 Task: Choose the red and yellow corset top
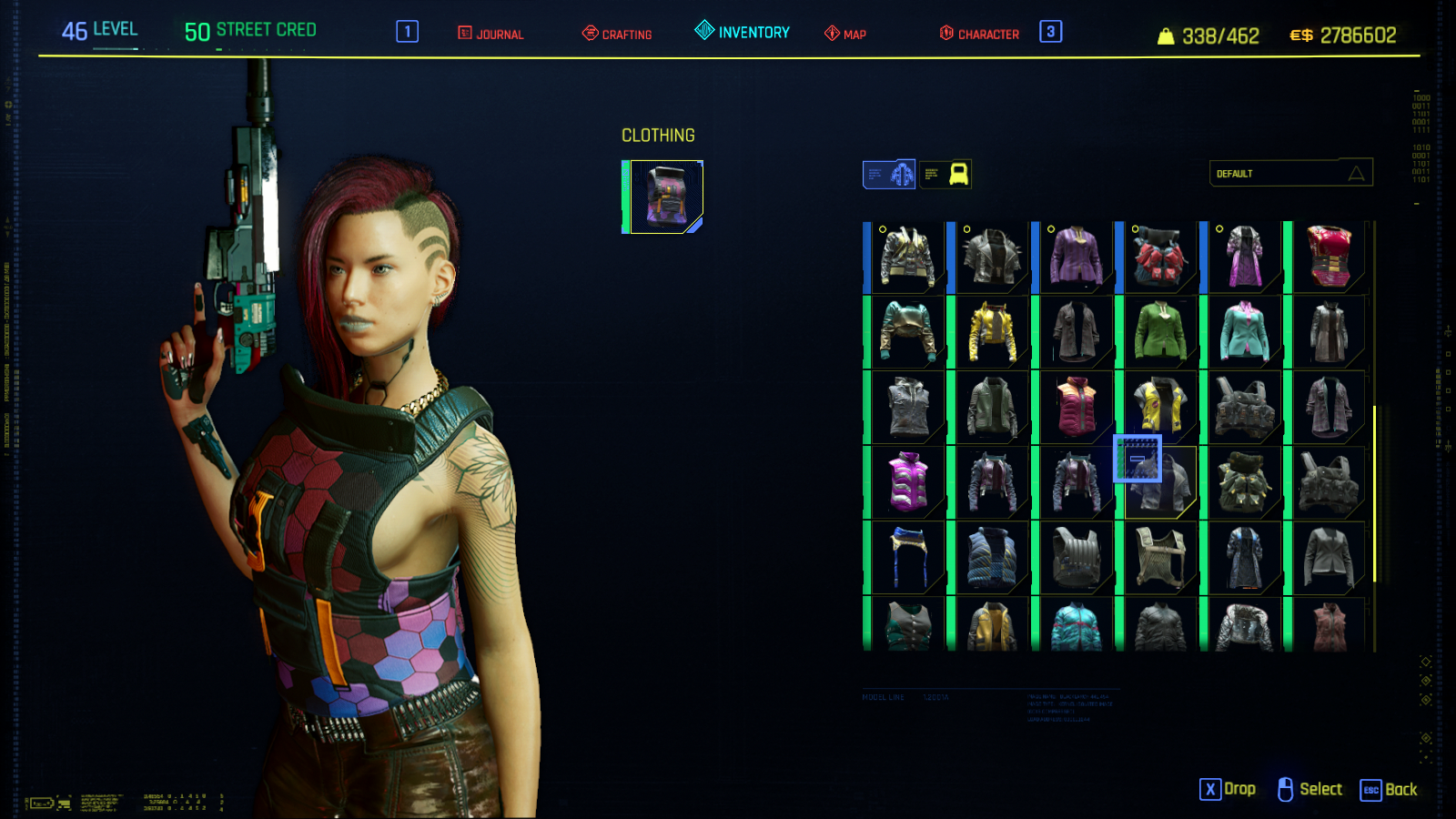[x=1329, y=257]
